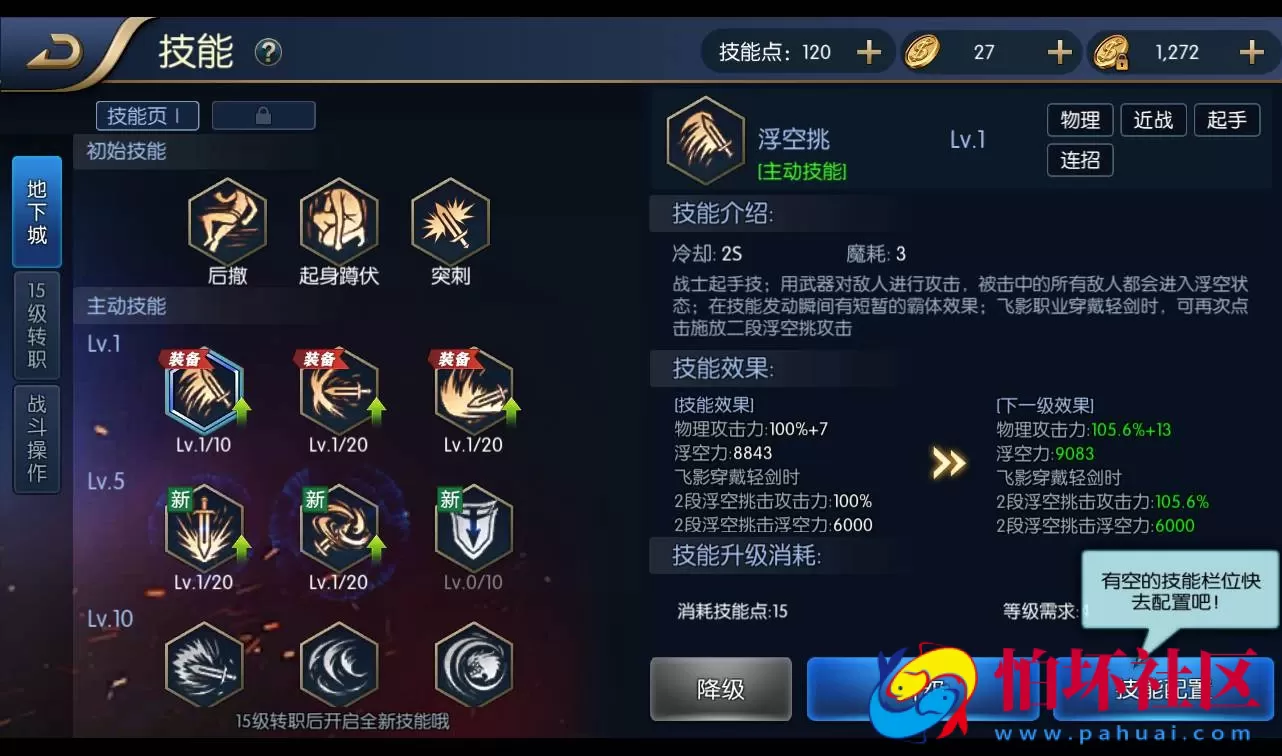Image resolution: width=1282 pixels, height=756 pixels.
Task: Click the double arrow between effect columns
Action: [948, 462]
